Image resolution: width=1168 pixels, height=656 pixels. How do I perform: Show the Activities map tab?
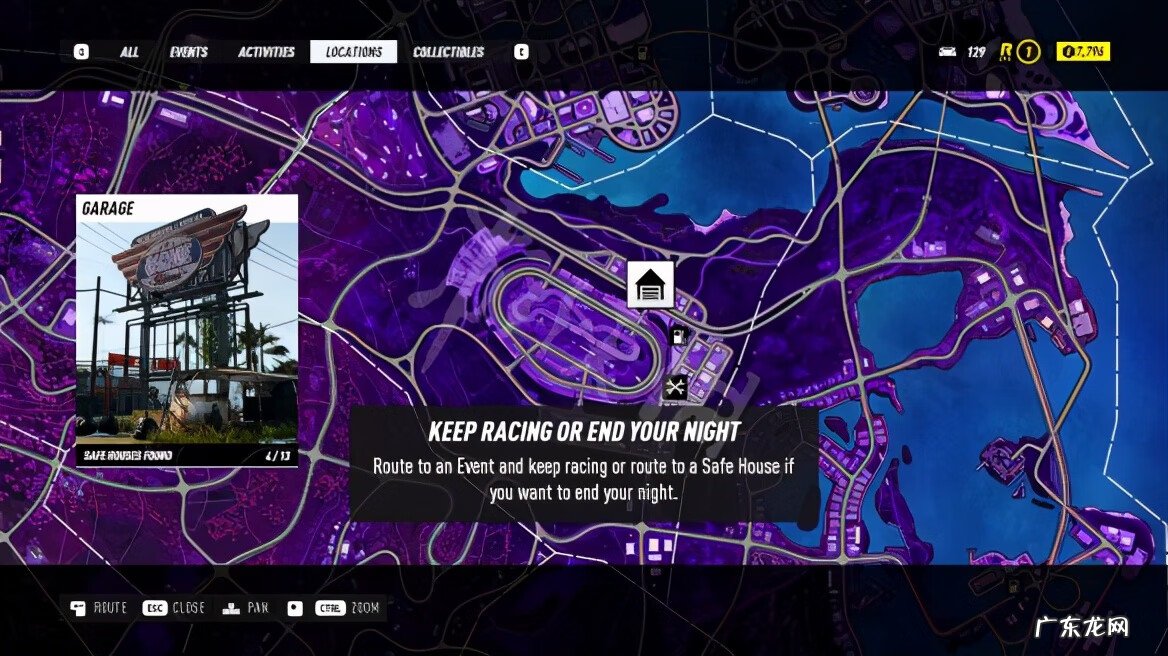[x=266, y=52]
